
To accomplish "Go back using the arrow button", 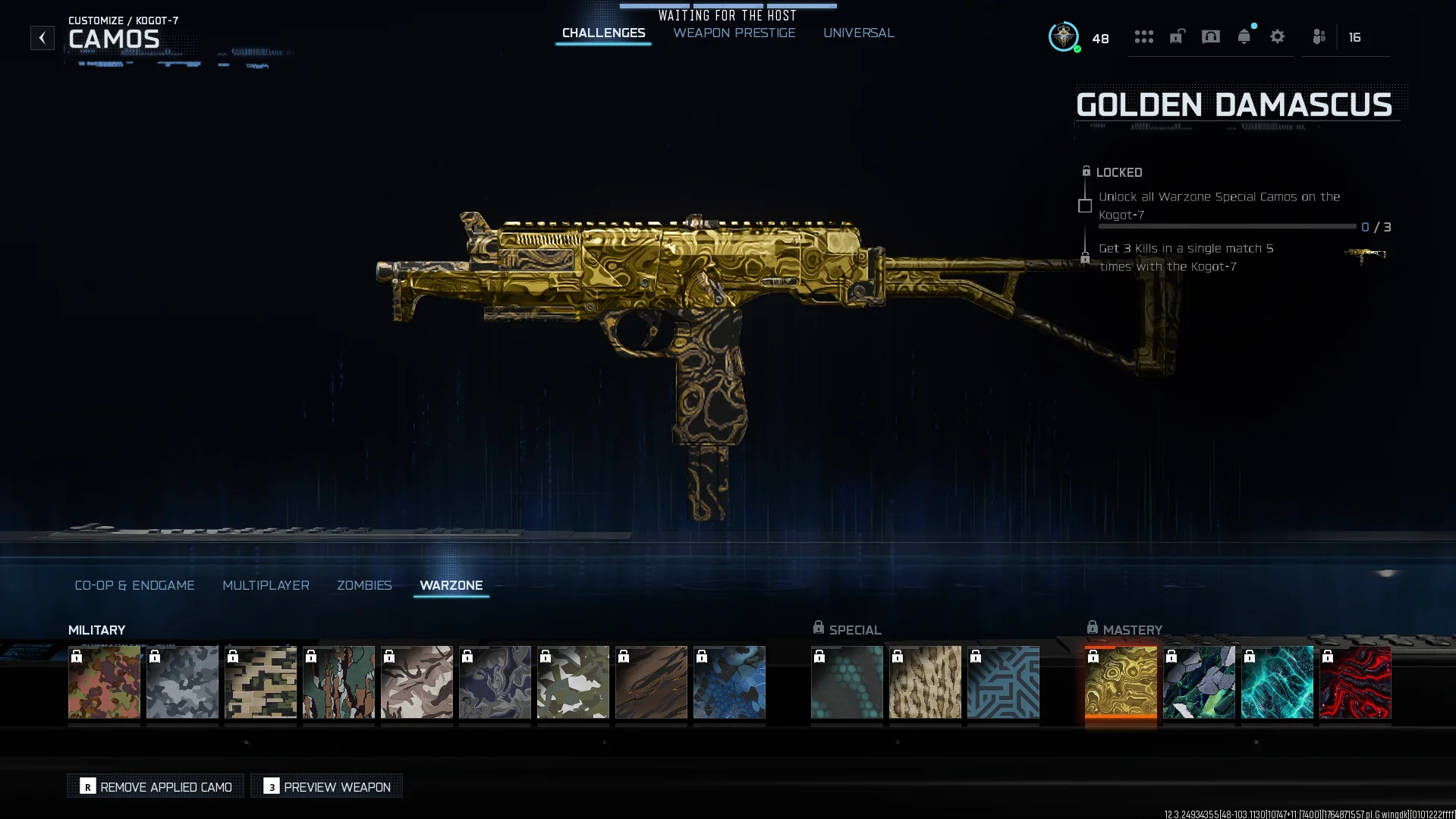I will tap(42, 38).
